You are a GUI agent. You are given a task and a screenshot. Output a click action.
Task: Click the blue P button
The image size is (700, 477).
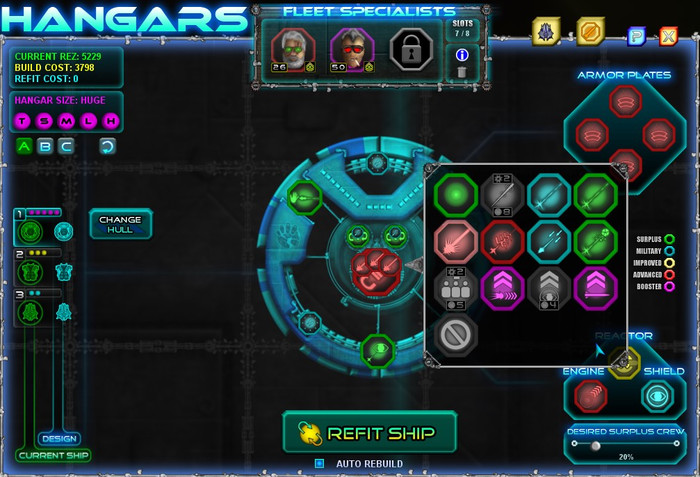pyautogui.click(x=636, y=37)
